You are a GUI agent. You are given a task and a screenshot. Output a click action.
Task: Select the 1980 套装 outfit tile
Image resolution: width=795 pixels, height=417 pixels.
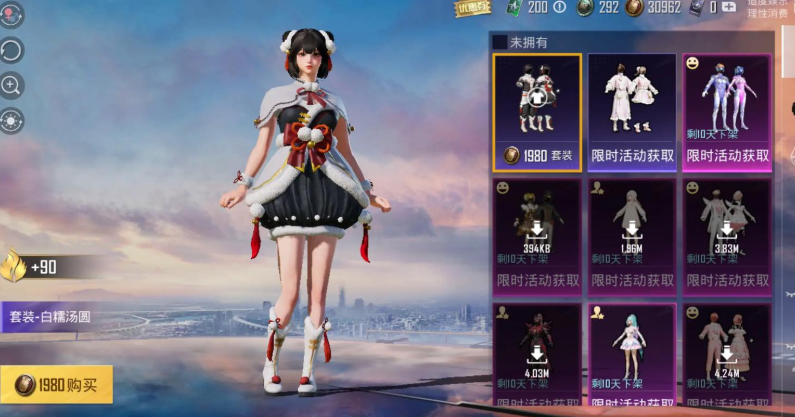tap(536, 112)
